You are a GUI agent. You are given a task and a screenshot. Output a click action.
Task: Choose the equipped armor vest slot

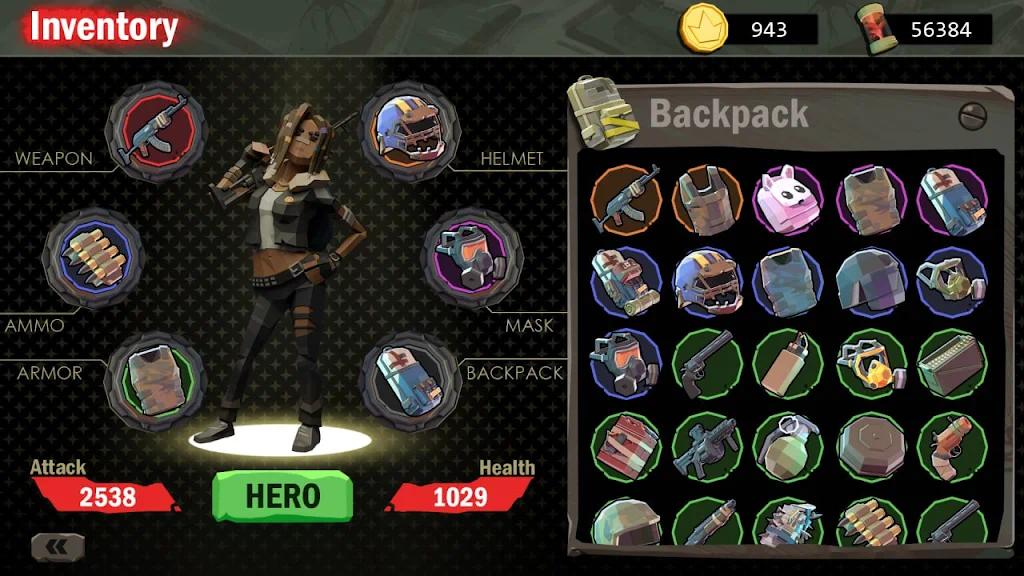coord(156,381)
